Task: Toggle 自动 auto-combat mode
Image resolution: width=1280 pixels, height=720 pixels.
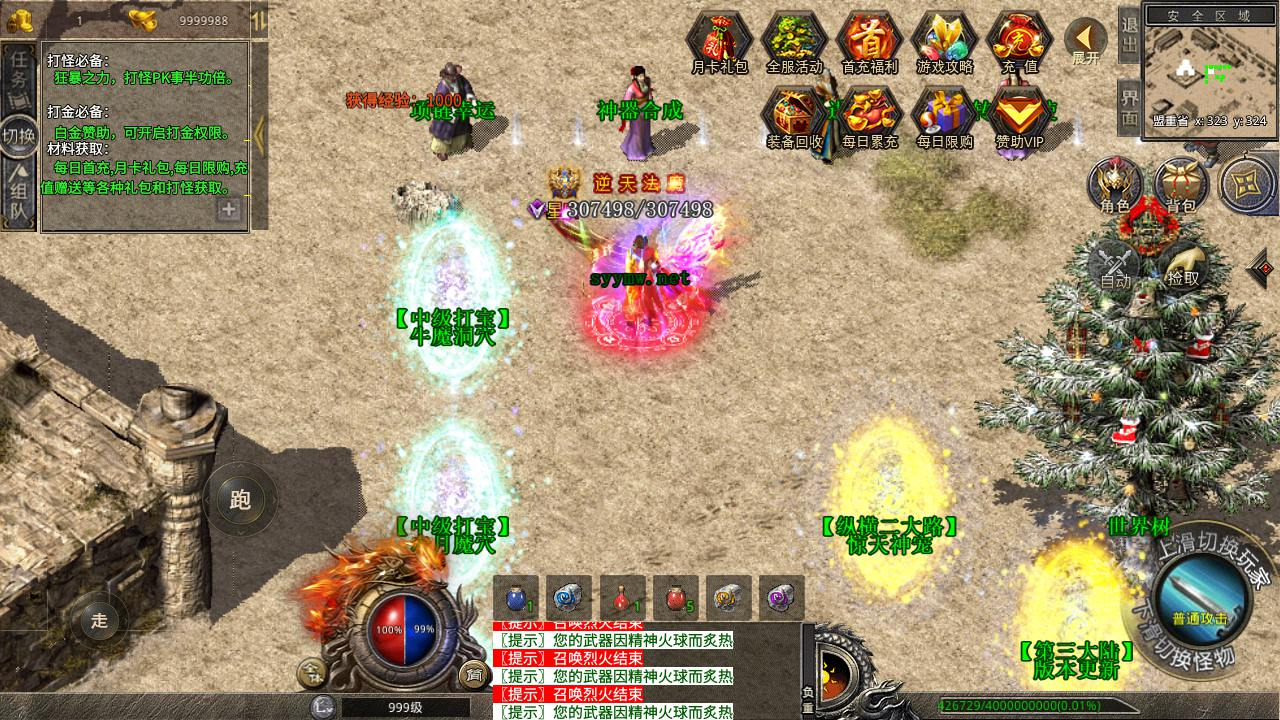Action: [1115, 264]
